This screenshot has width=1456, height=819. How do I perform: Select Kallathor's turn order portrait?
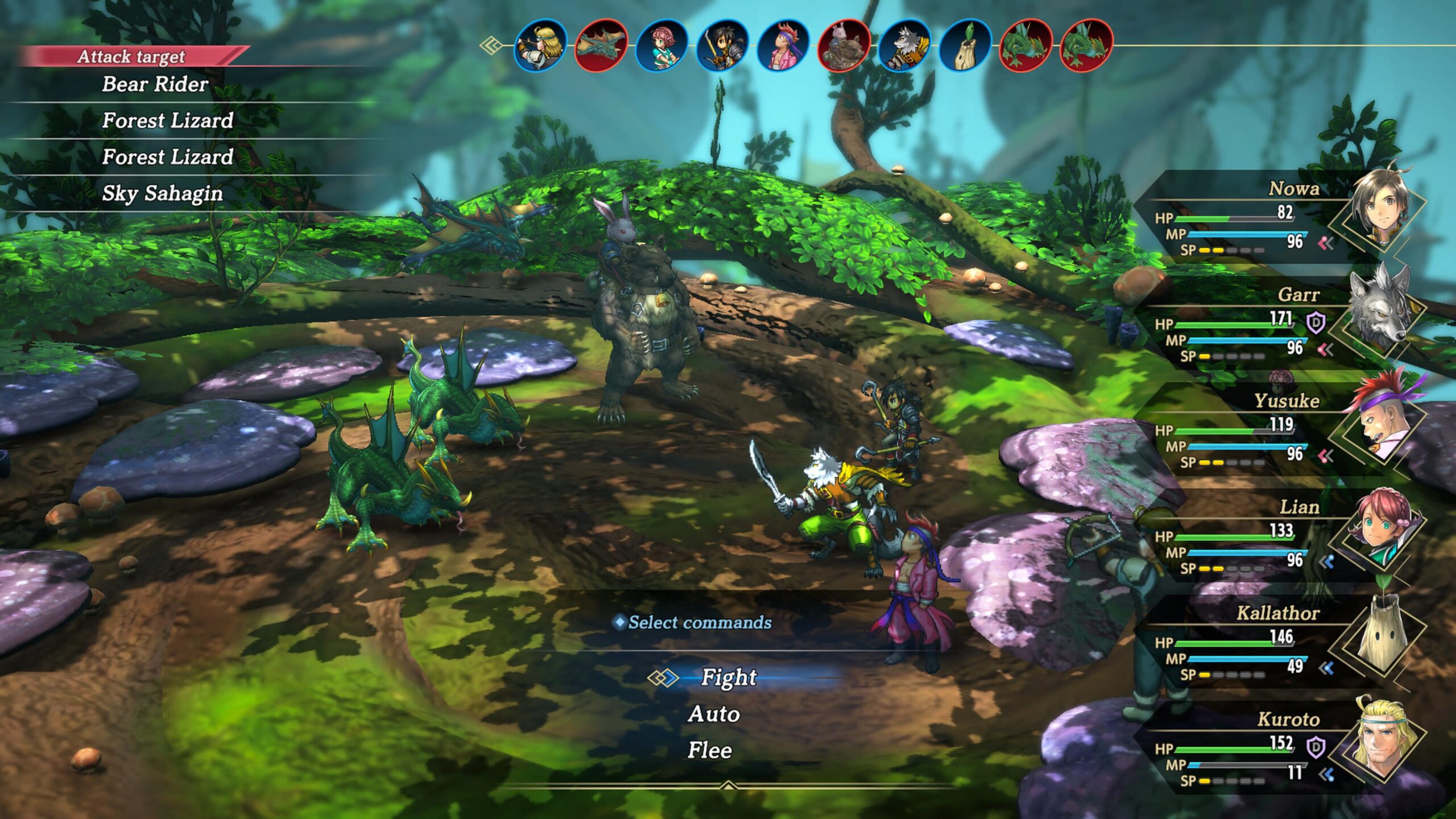point(966,45)
